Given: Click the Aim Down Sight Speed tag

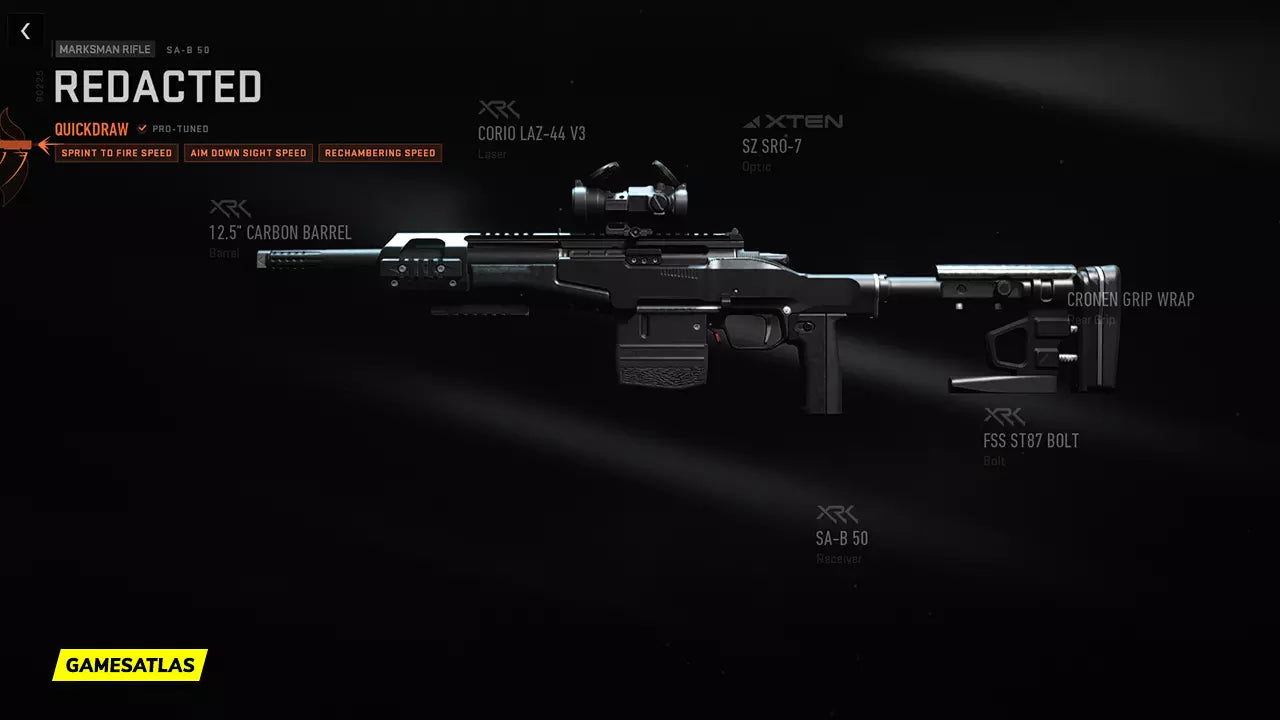Looking at the screenshot, I should (x=247, y=153).
